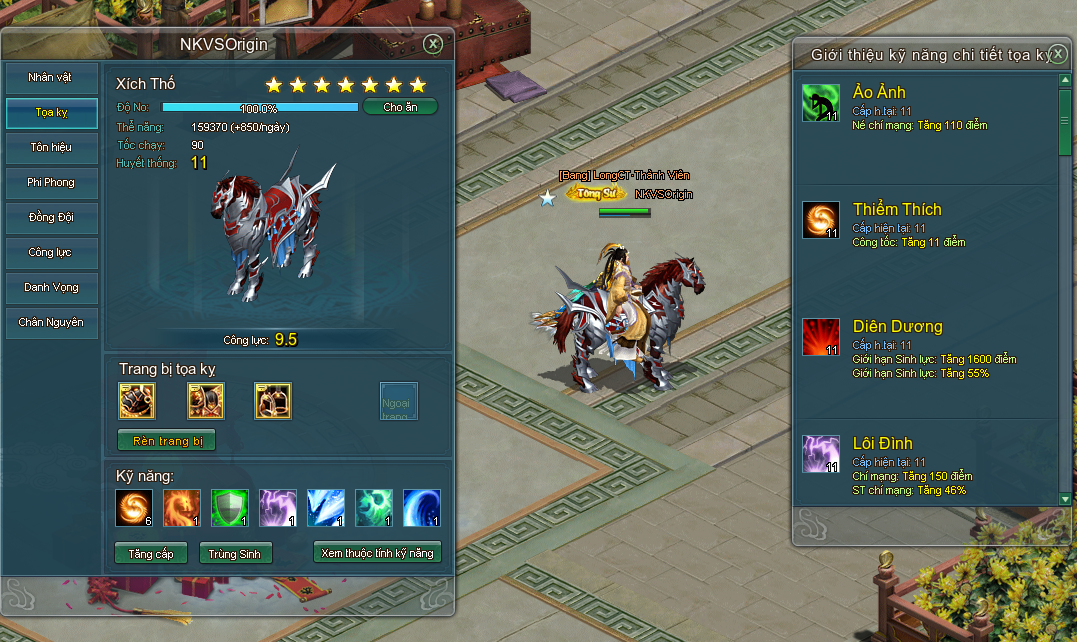The height and width of the screenshot is (642, 1077).
Task: Choose the Trùng Sinh button
Action: pyautogui.click(x=236, y=553)
